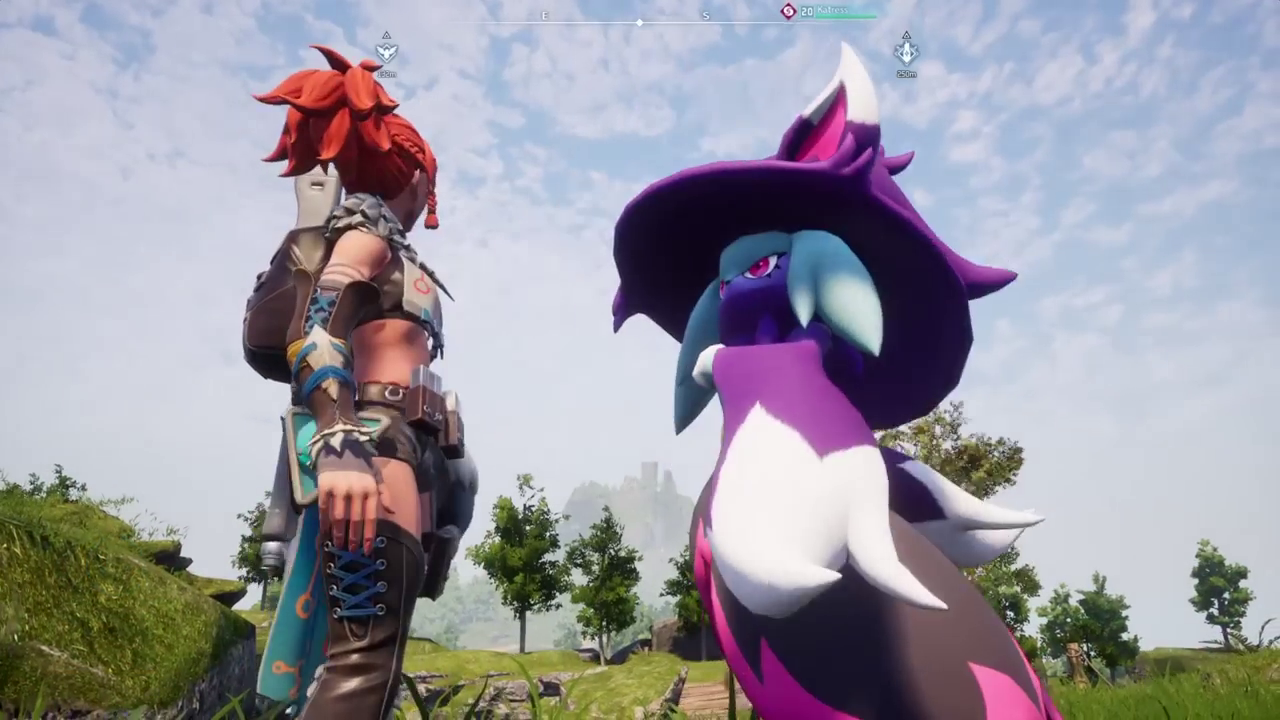Select the 250m waypoint marker icon
Viewport: 1280px width, 720px height.
click(x=906, y=51)
